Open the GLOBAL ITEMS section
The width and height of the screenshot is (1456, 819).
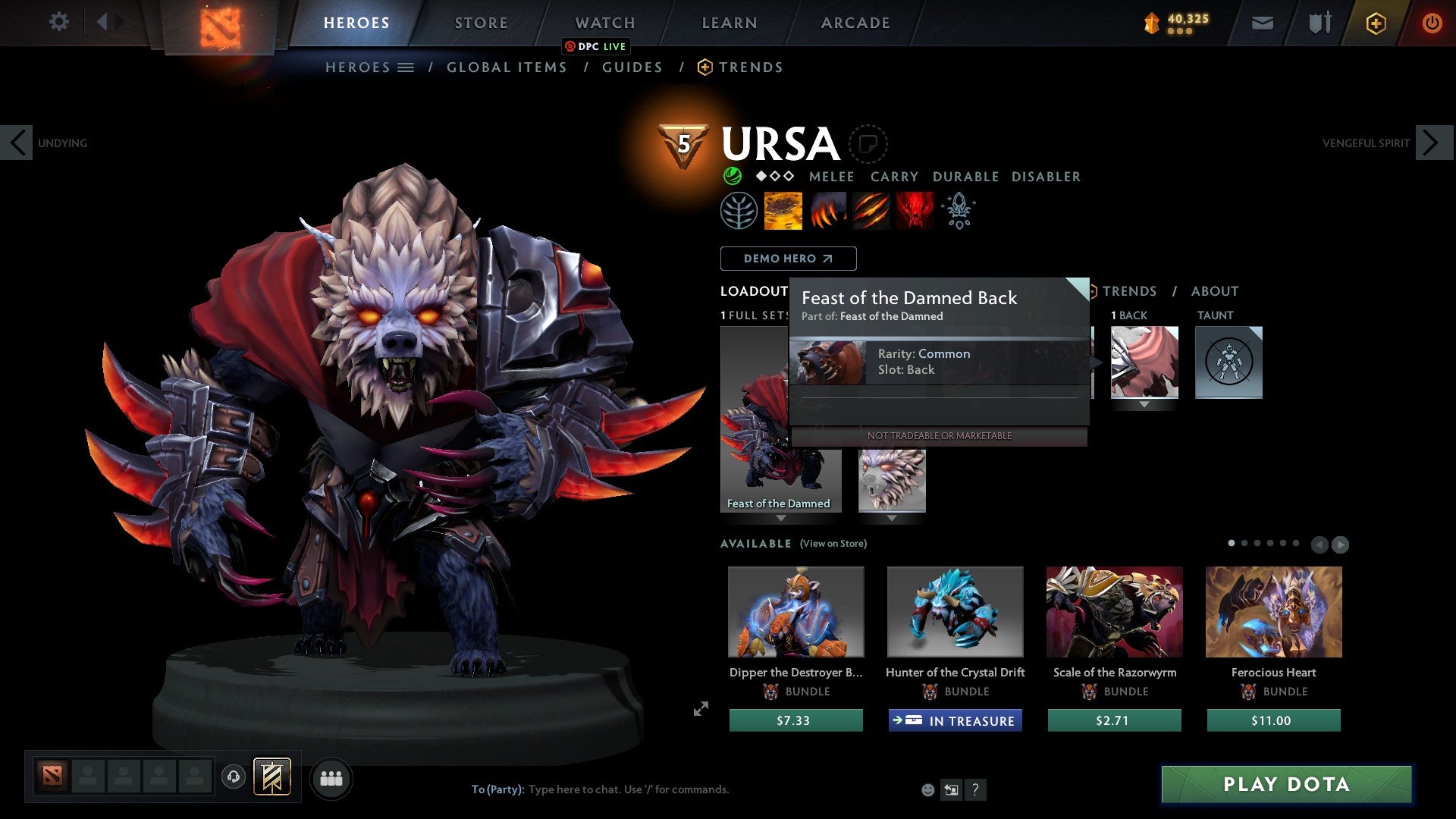pos(507,67)
